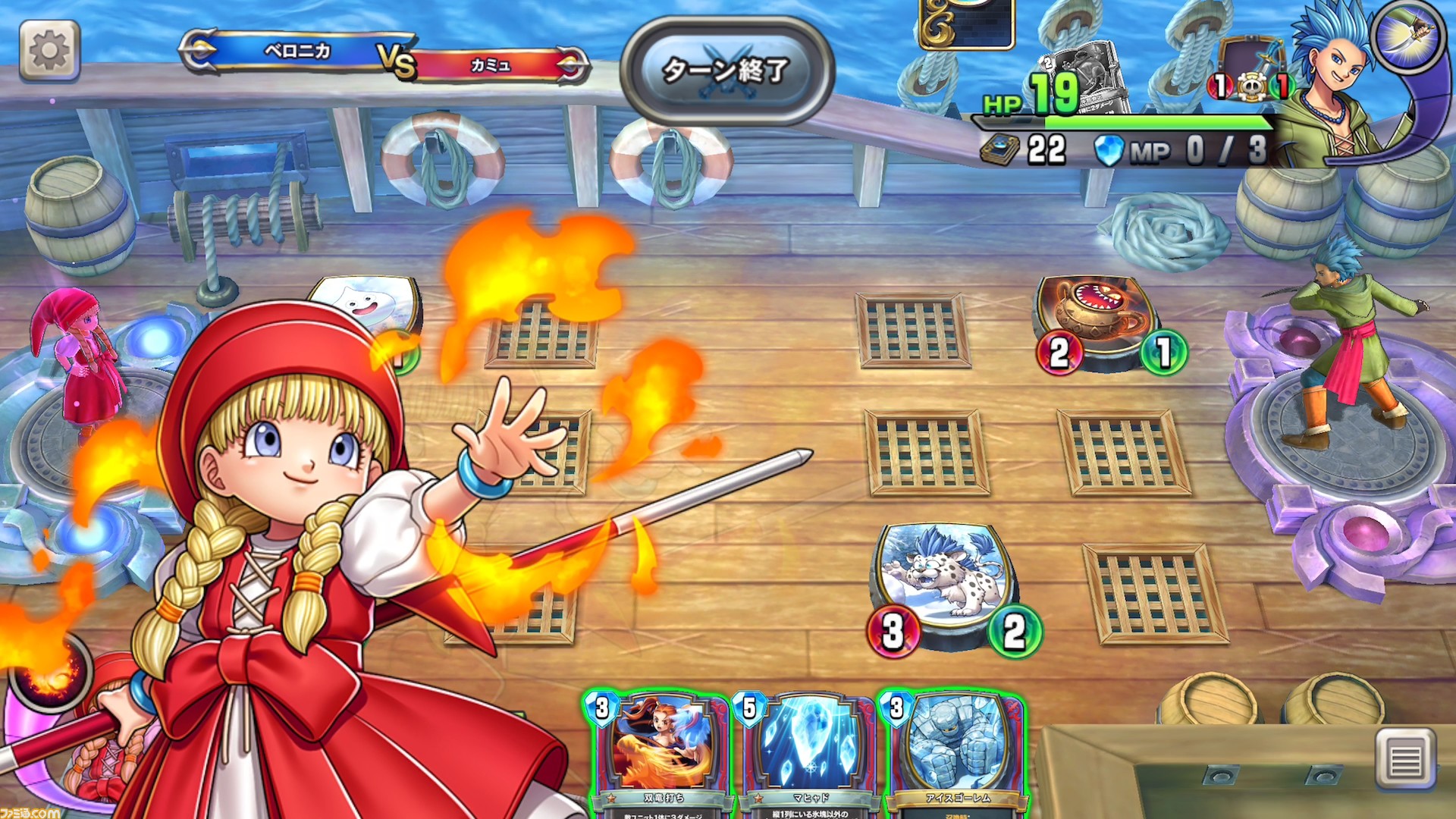
Task: Open the battle log list button
Action: pos(1404,758)
